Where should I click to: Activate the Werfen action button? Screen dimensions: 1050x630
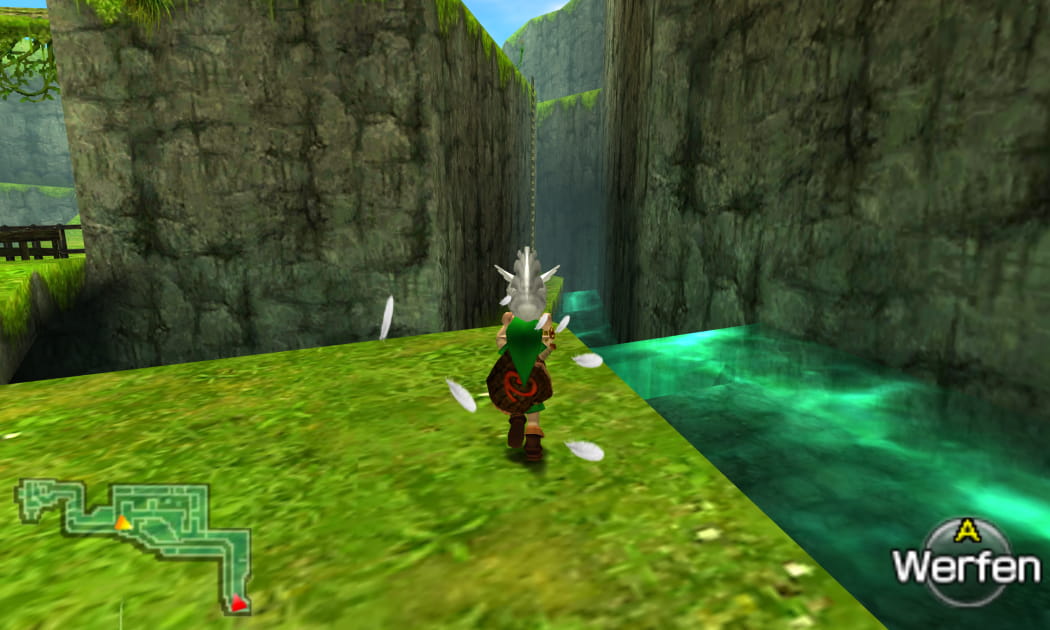[965, 563]
